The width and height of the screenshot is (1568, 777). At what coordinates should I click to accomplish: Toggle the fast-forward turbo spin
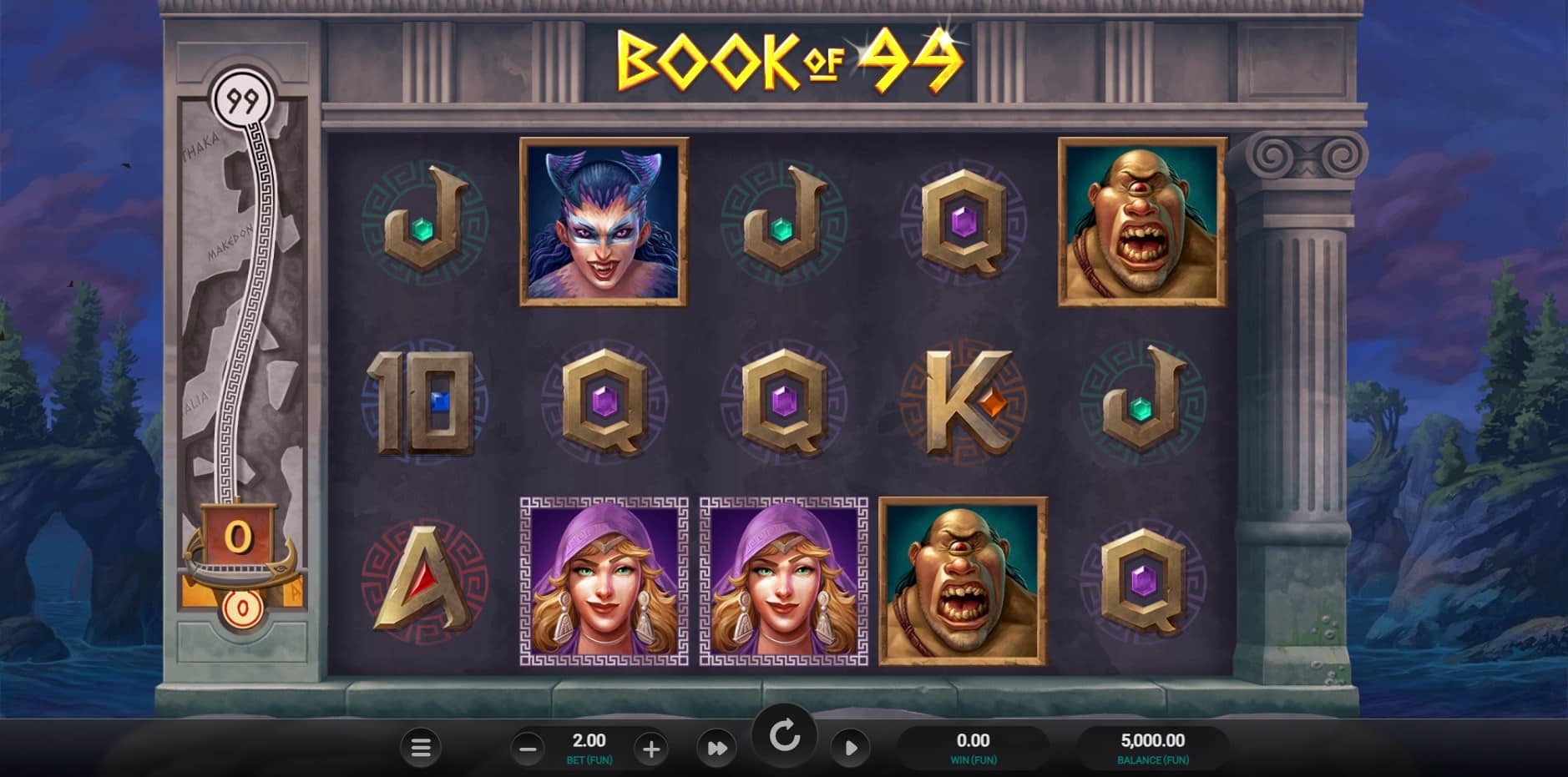click(716, 748)
